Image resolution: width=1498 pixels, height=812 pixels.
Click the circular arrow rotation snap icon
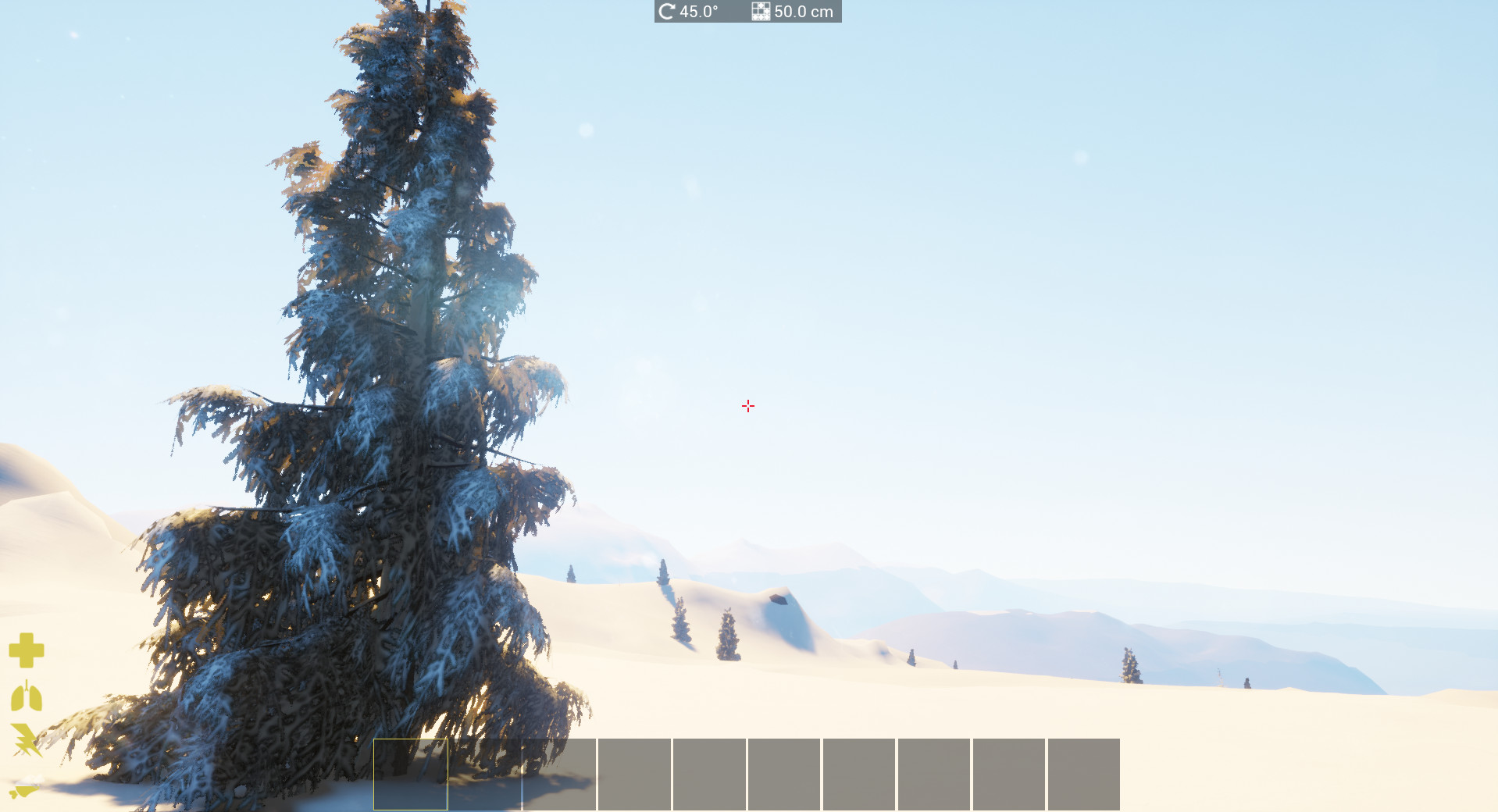pos(665,11)
